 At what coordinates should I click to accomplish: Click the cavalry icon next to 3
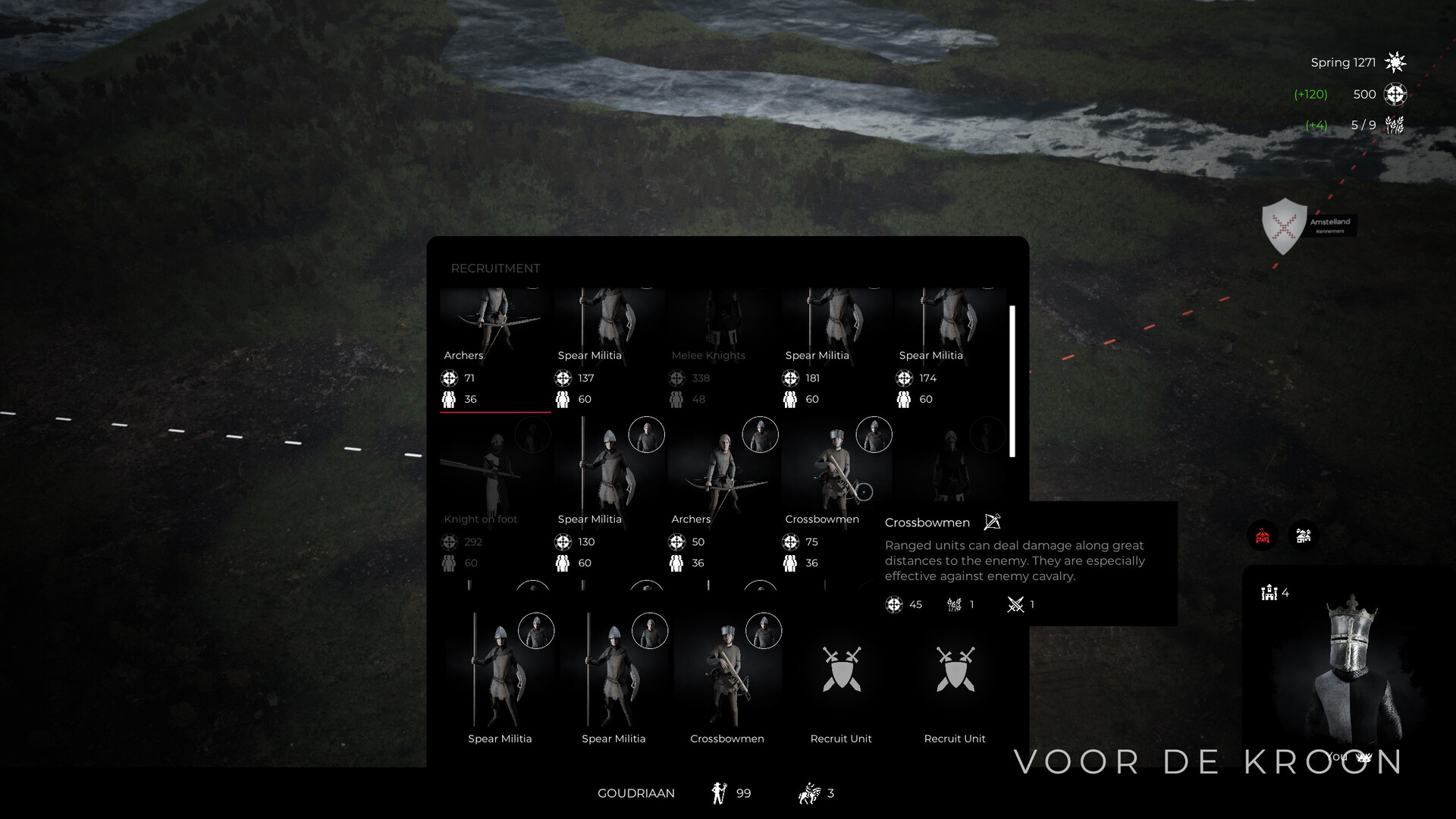tap(809, 793)
